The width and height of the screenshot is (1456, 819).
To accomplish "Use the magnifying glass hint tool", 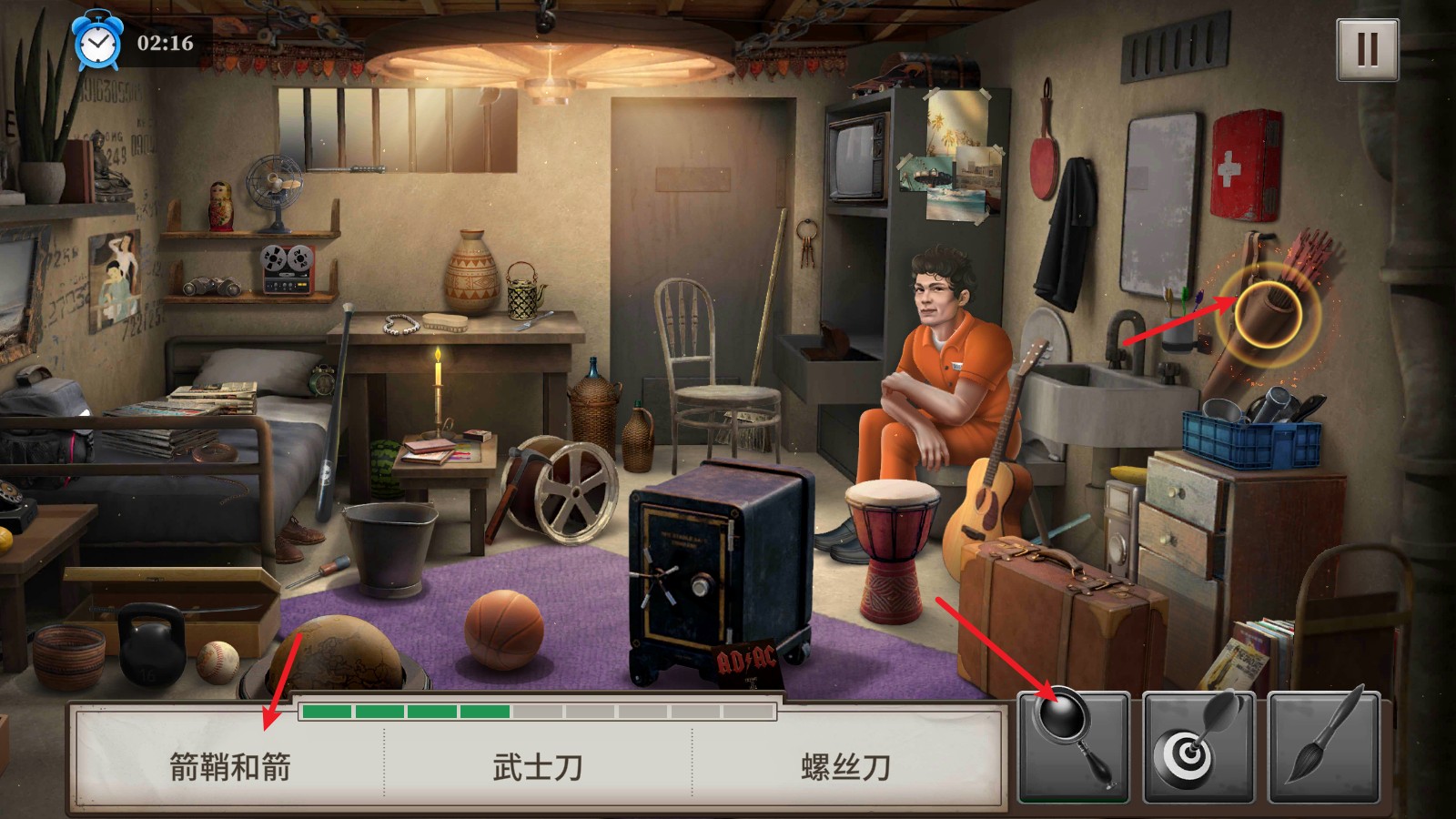I will (1074, 746).
